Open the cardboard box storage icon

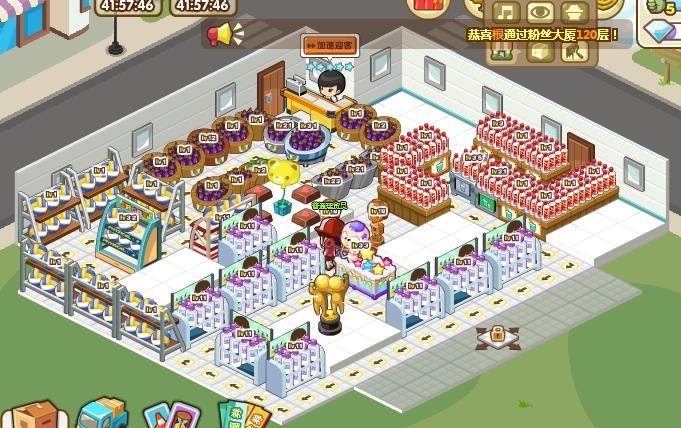coord(34,414)
